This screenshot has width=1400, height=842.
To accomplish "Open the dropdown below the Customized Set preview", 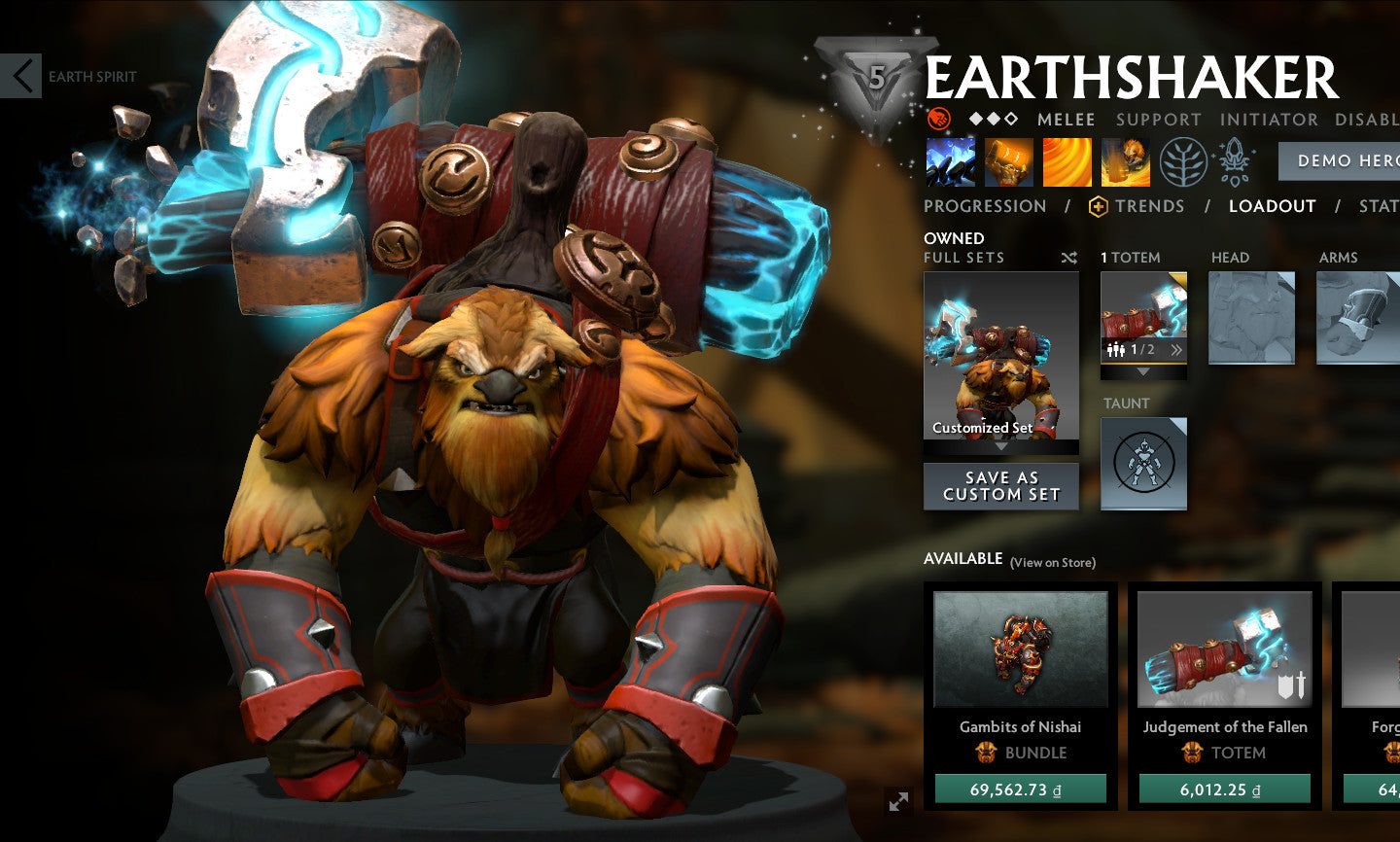I will (x=1000, y=447).
